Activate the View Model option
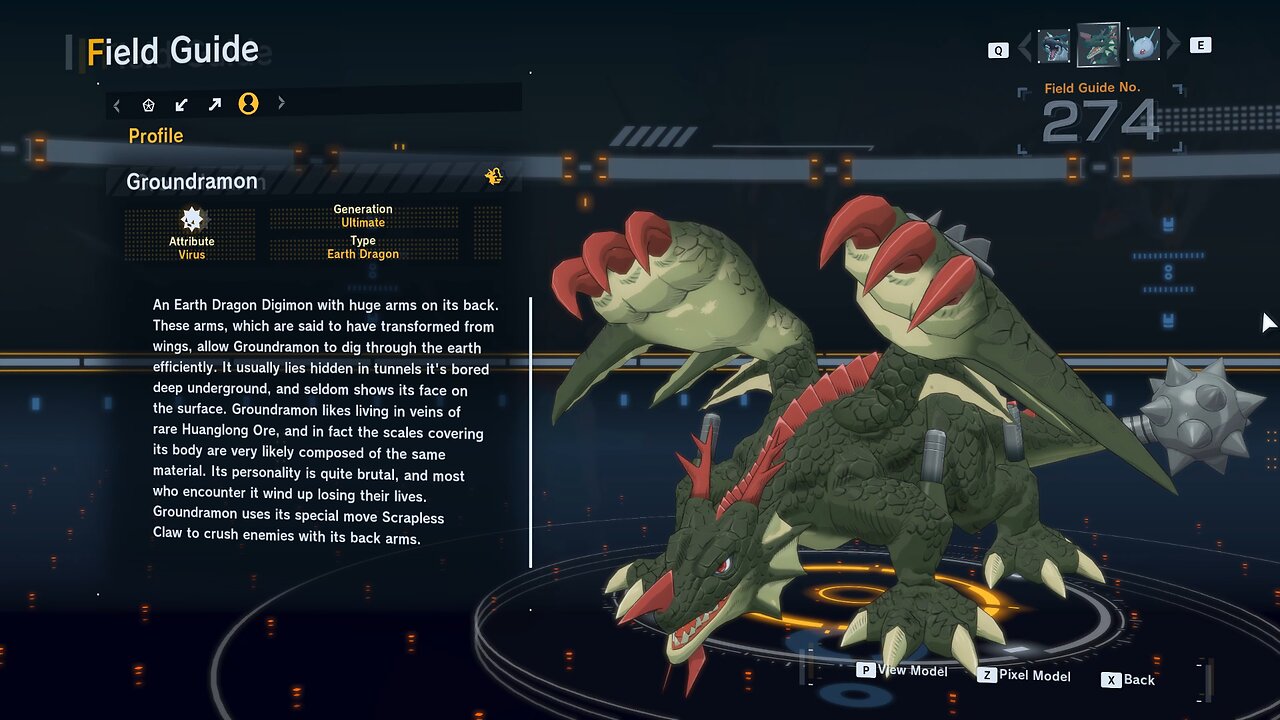Image resolution: width=1280 pixels, height=720 pixels. point(903,671)
